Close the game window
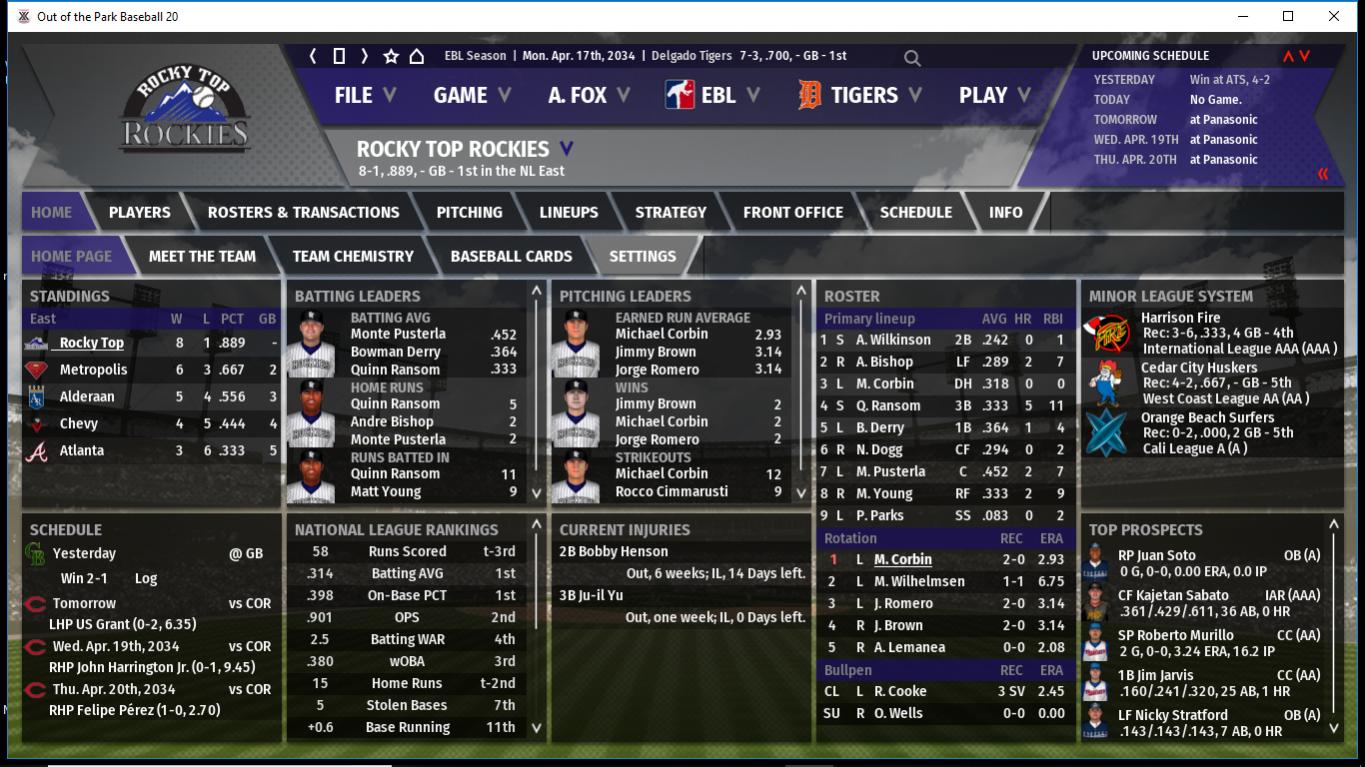The height and width of the screenshot is (767, 1365). (x=1333, y=16)
